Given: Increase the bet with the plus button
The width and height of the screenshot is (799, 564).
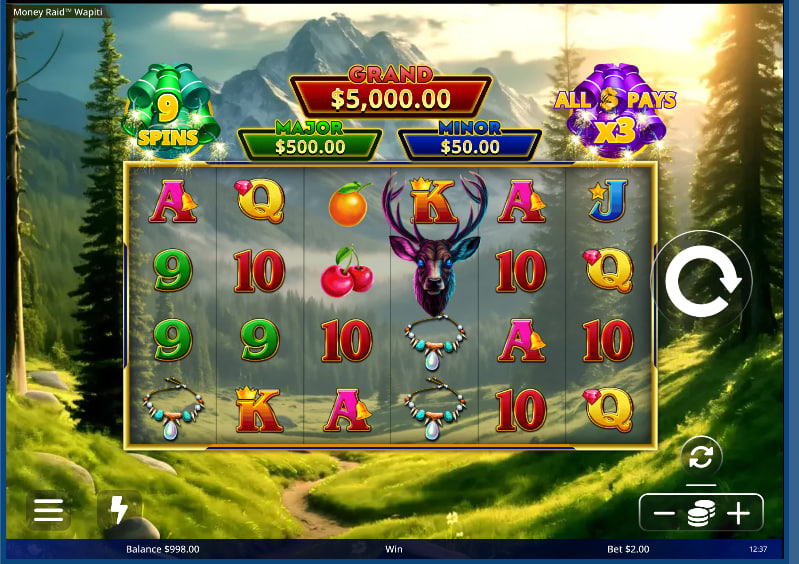Looking at the screenshot, I should 738,514.
